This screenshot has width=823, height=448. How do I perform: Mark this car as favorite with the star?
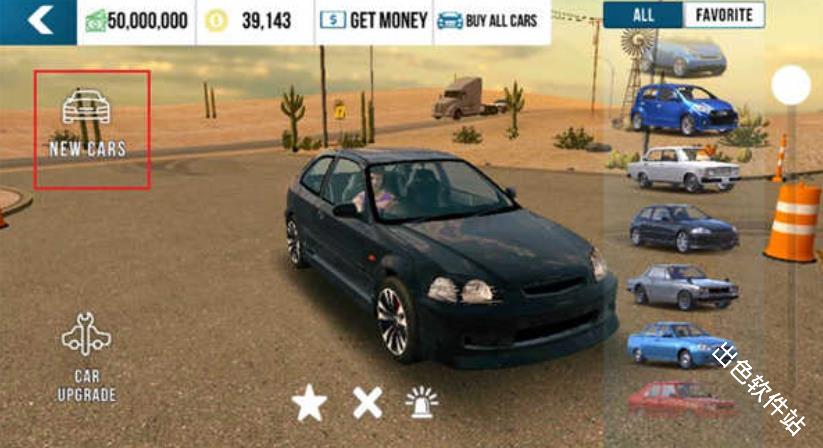tap(309, 403)
